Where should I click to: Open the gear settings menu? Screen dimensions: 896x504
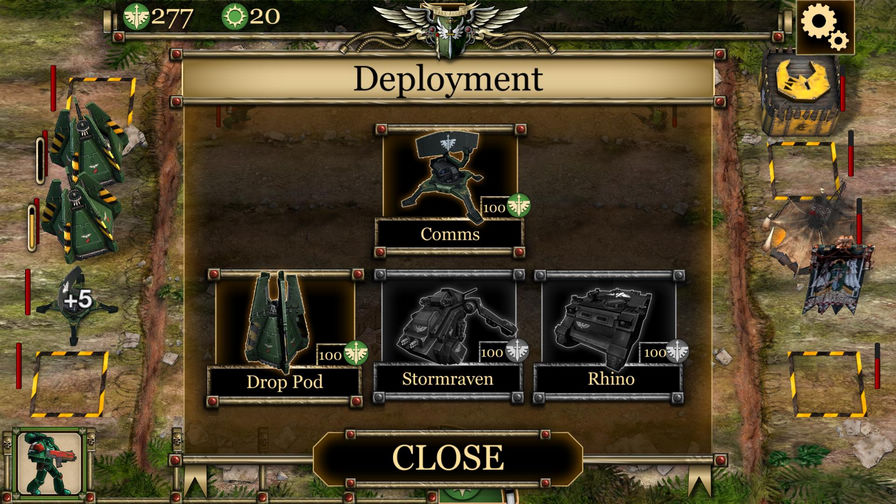point(824,23)
